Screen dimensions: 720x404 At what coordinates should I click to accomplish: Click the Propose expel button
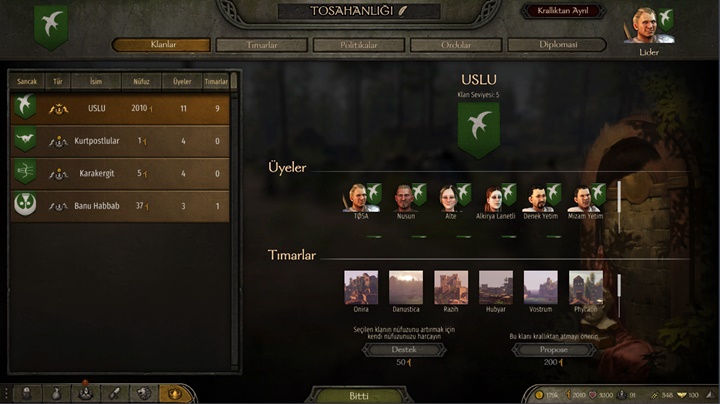coord(553,350)
